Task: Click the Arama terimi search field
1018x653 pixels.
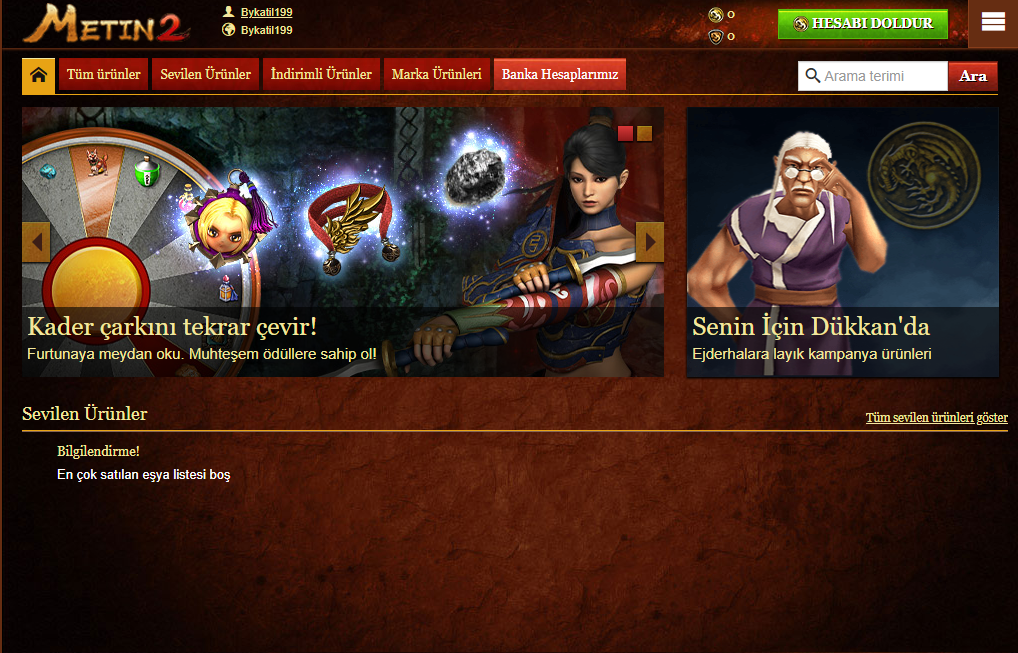Action: point(882,76)
